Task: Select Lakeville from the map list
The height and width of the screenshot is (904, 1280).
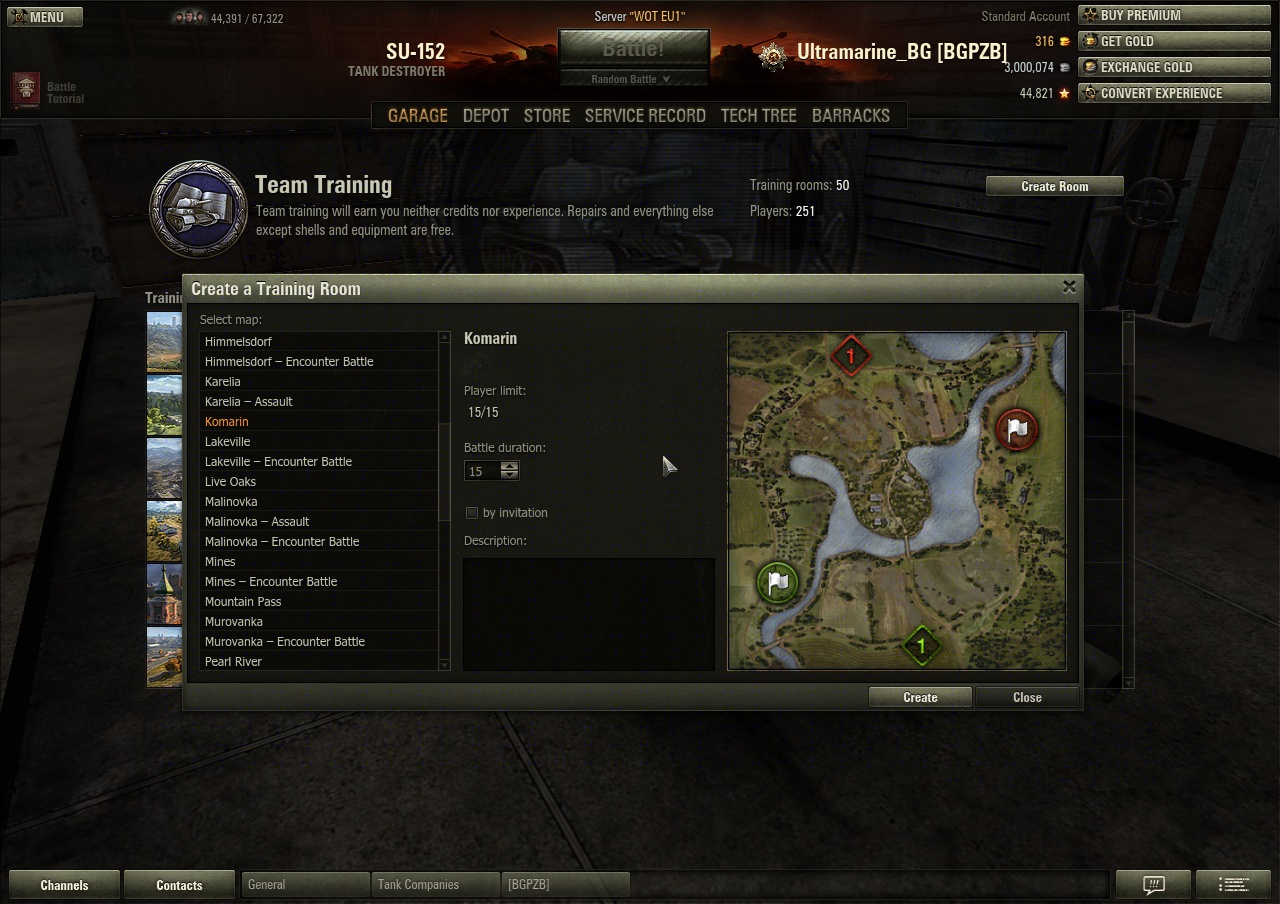Action: pyautogui.click(x=228, y=441)
